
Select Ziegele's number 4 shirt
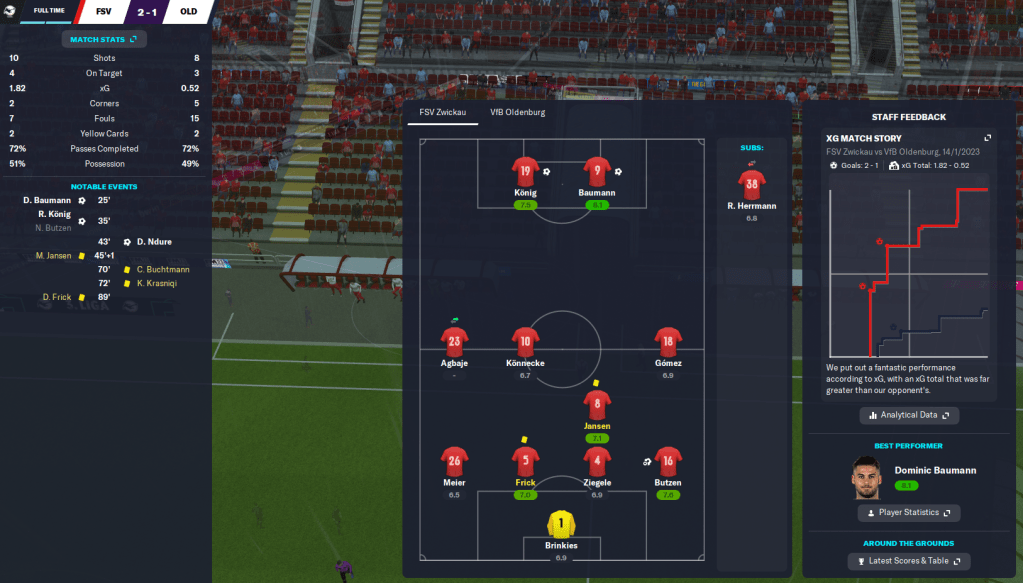[x=597, y=461]
